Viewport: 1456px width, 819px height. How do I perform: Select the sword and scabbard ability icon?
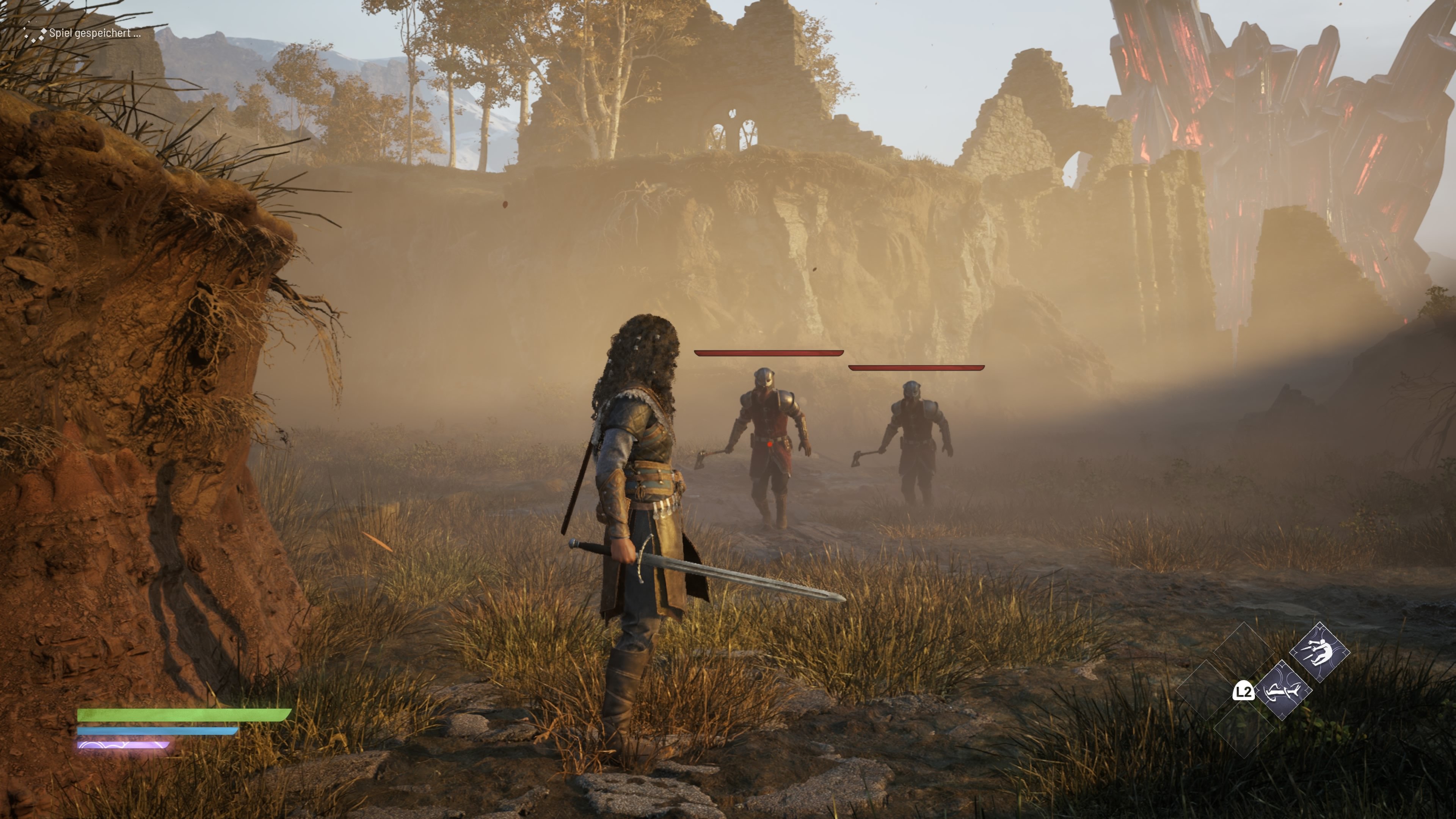[x=1282, y=690]
